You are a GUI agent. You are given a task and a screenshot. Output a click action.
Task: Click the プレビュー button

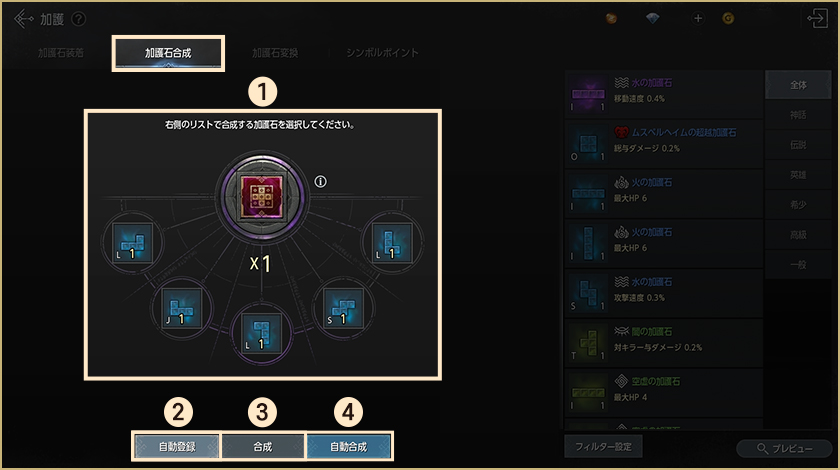pyautogui.click(x=784, y=449)
